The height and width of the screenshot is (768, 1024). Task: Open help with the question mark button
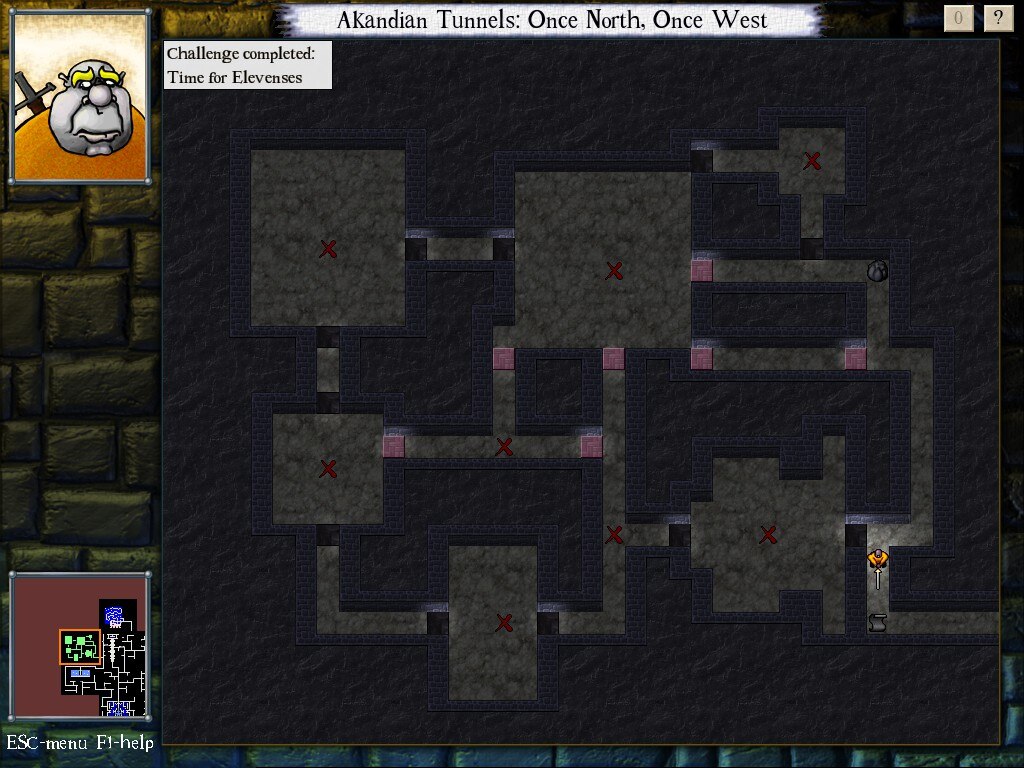click(x=998, y=18)
